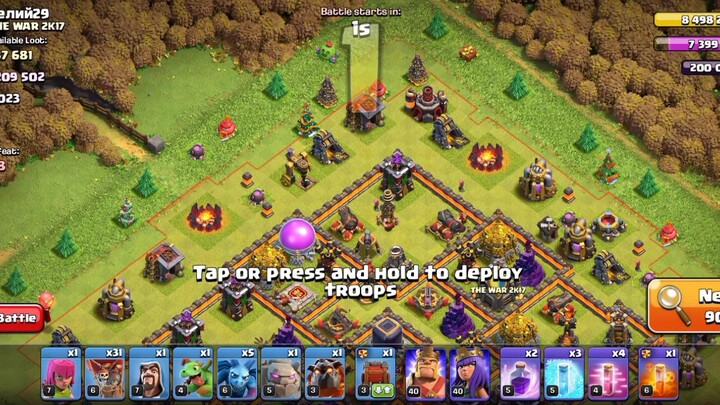The width and height of the screenshot is (720, 405).
Task: Select the Archer troop card
Action: (x=61, y=374)
